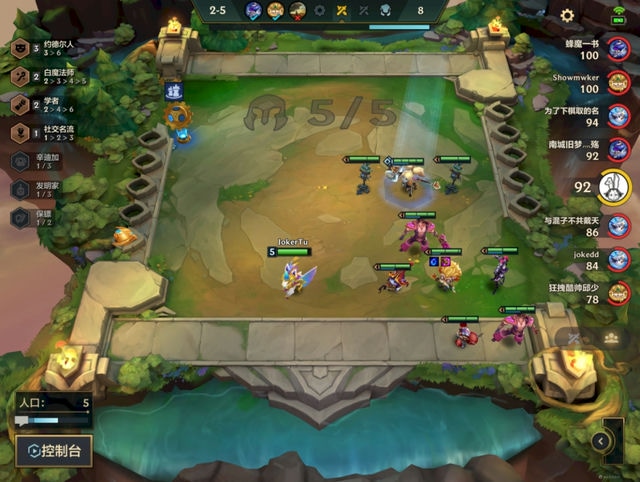Click your own rabbit avatar in scoreboard
Viewport: 640px width, 482px height.
[x=613, y=186]
